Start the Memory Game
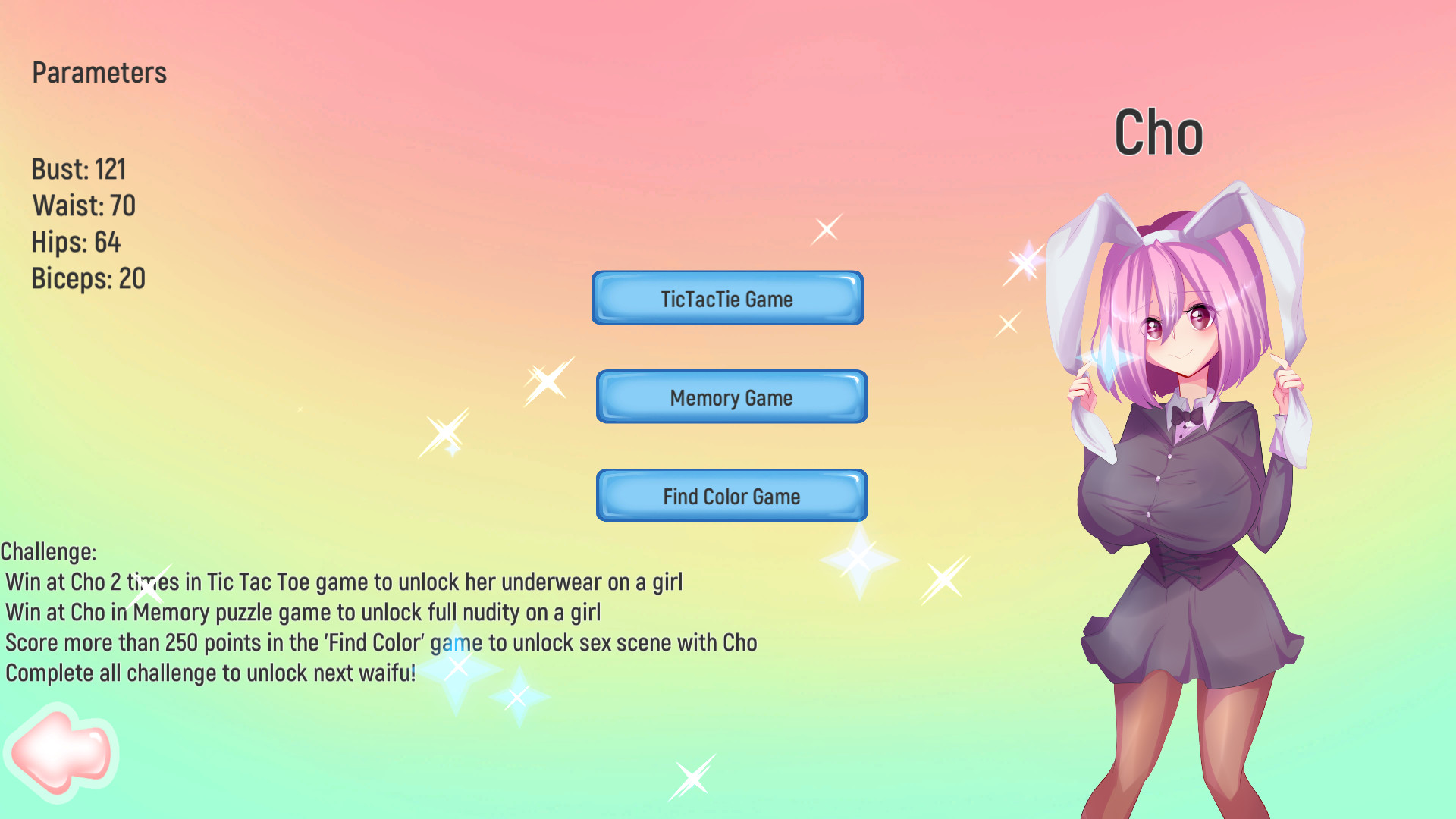The width and height of the screenshot is (1456, 819). (730, 397)
